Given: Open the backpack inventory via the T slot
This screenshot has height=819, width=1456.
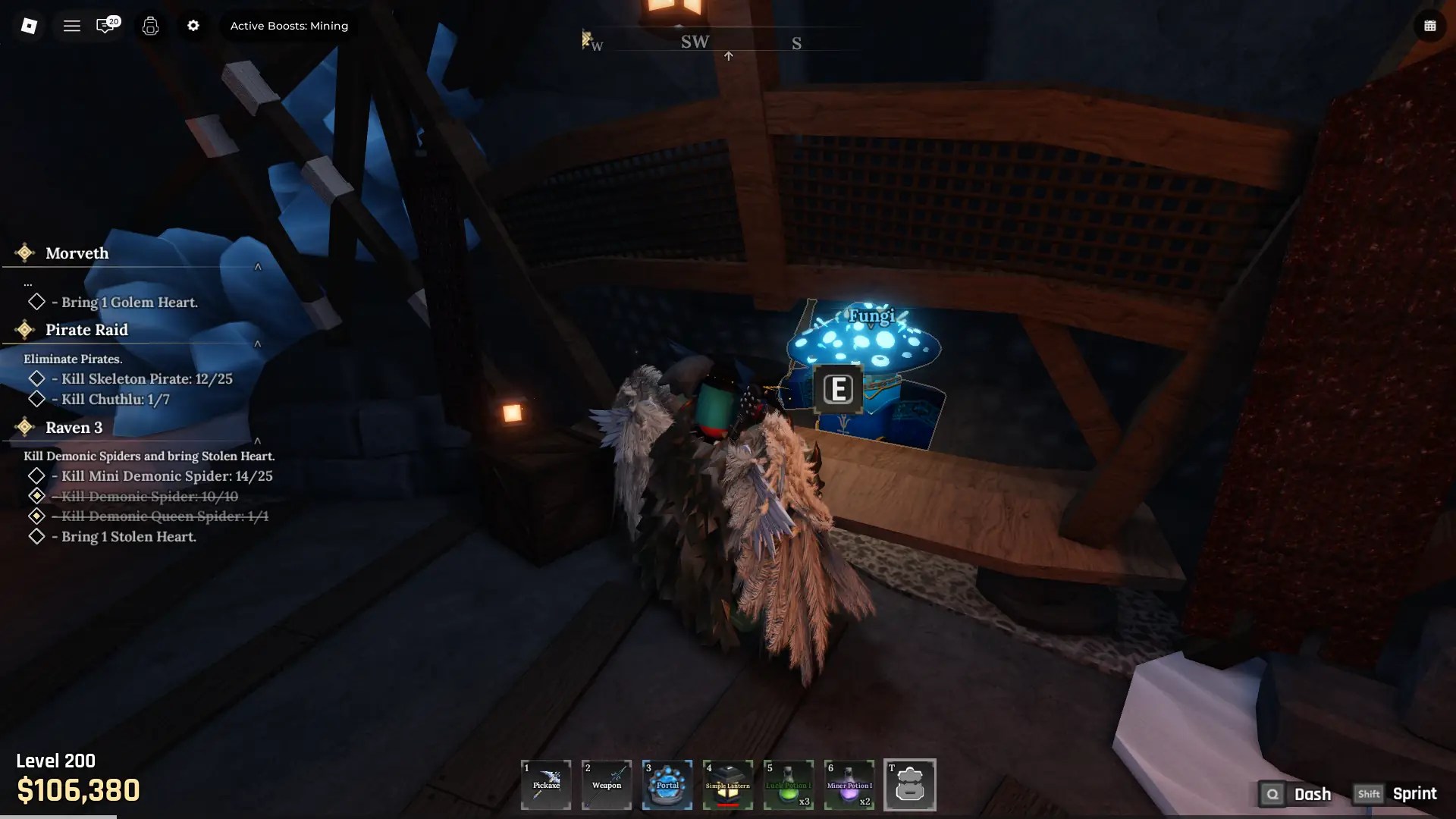Looking at the screenshot, I should coord(910,785).
